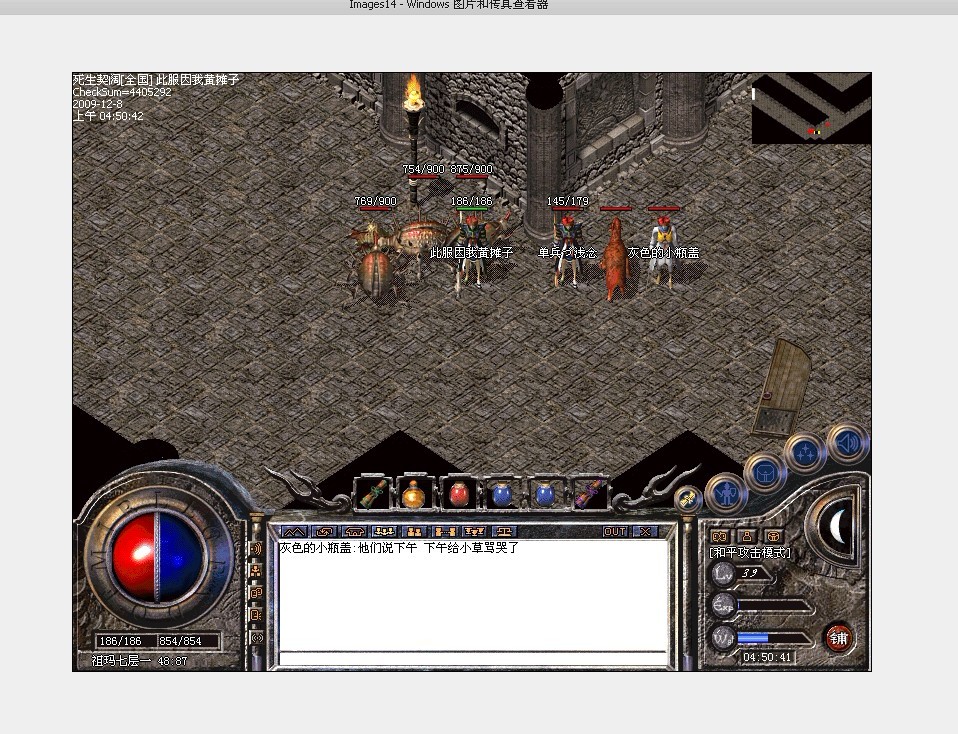Toggle sound with the speaker button

[848, 443]
